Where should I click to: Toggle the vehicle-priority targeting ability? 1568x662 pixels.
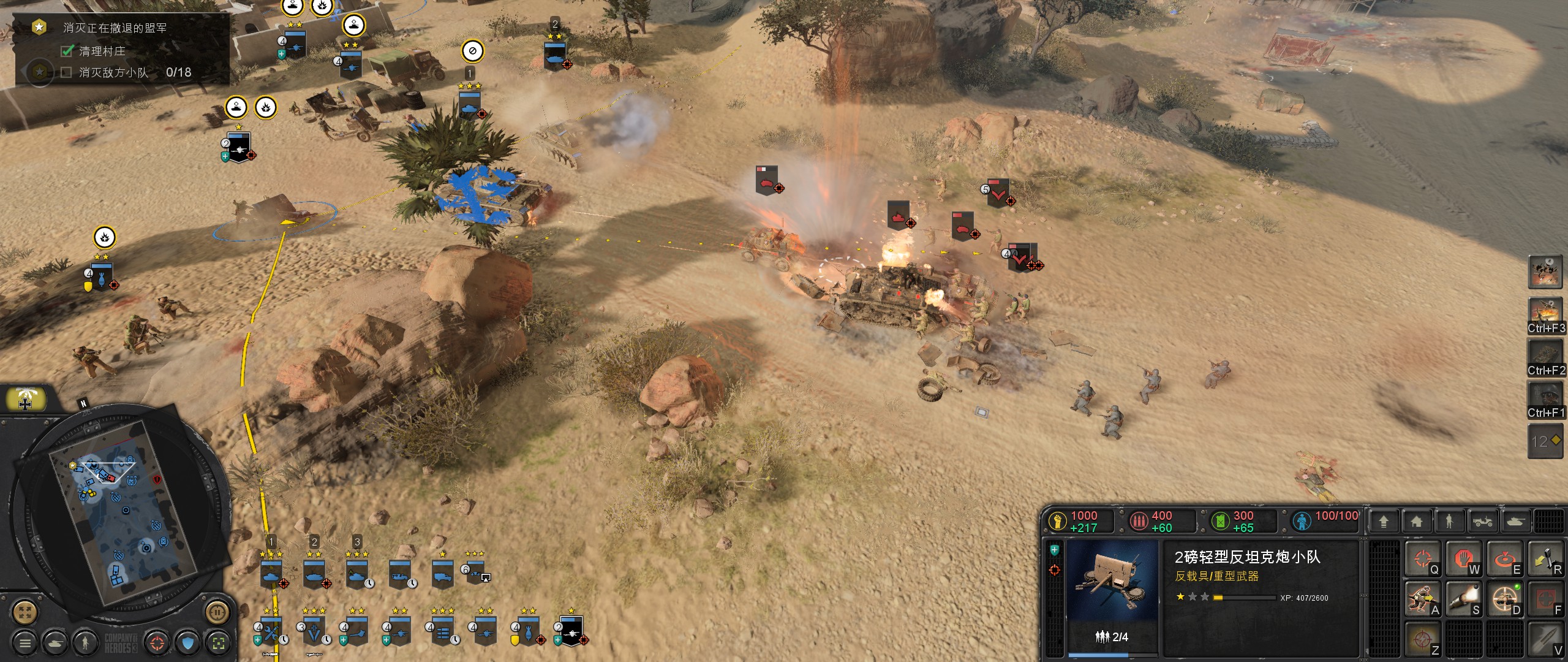pyautogui.click(x=1505, y=599)
